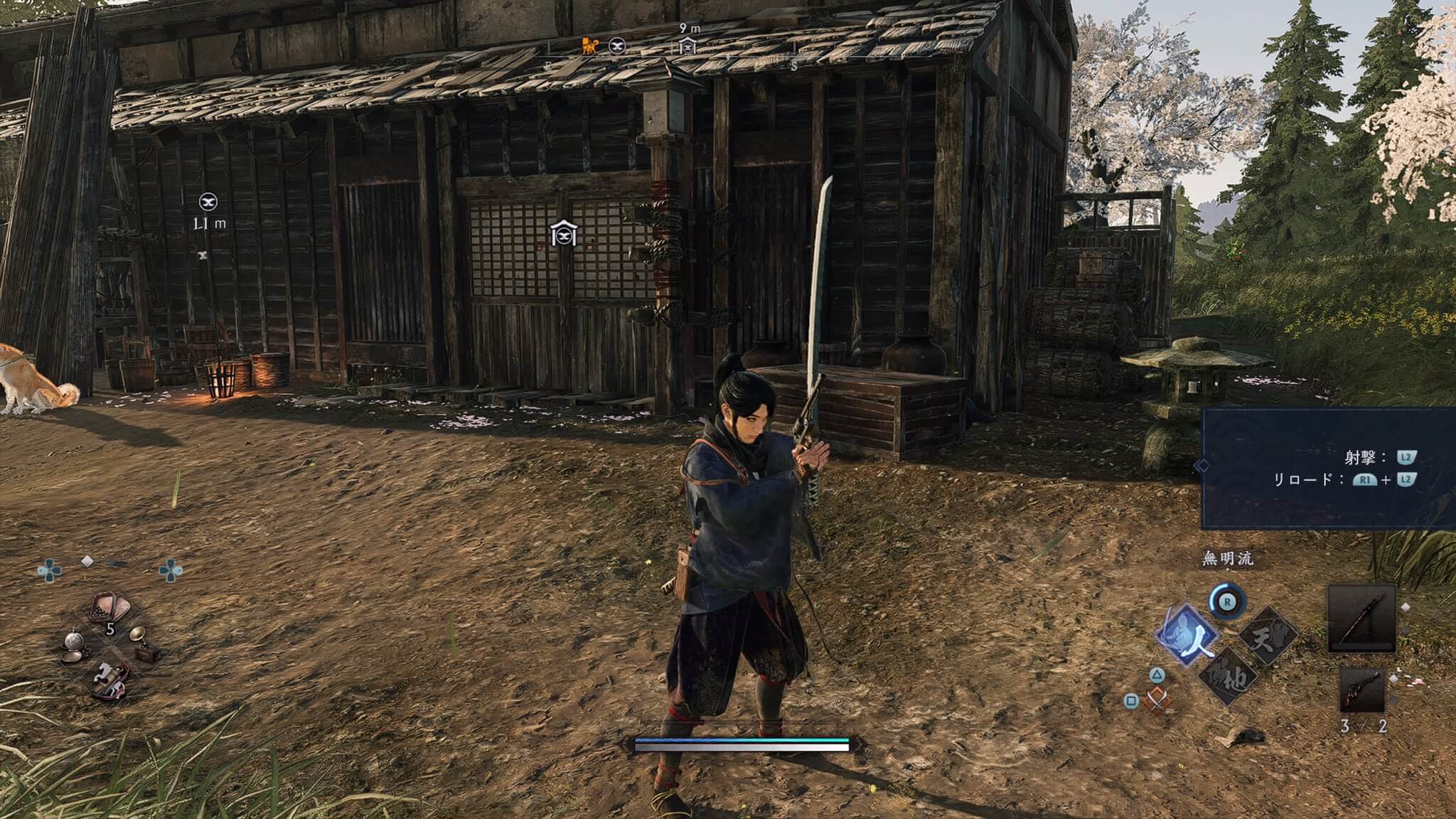This screenshot has height=819, width=1456.
Task: Select the 11 m knot waypoint marker
Action: (208, 202)
